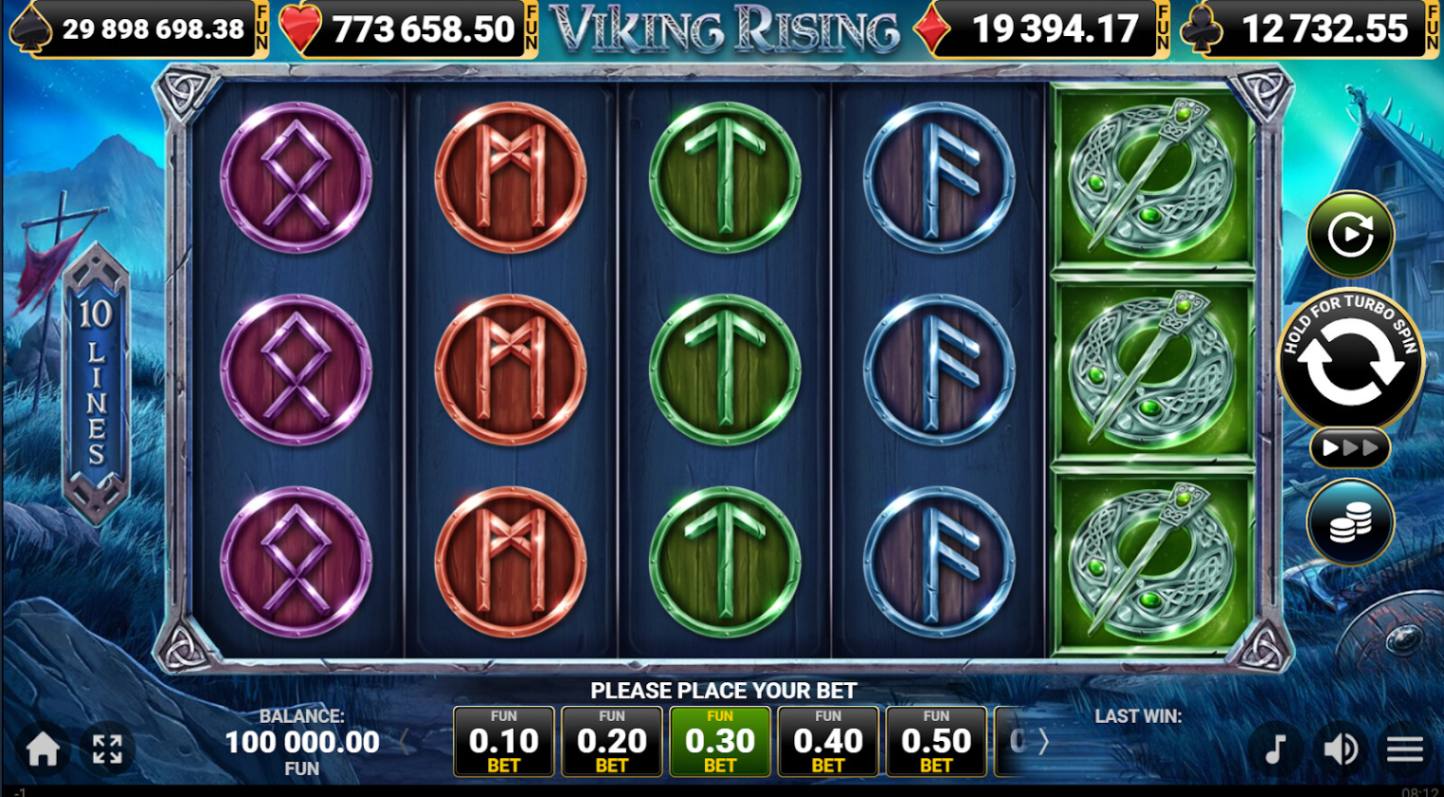Open the hamburger menu
The image size is (1444, 797).
(1405, 748)
